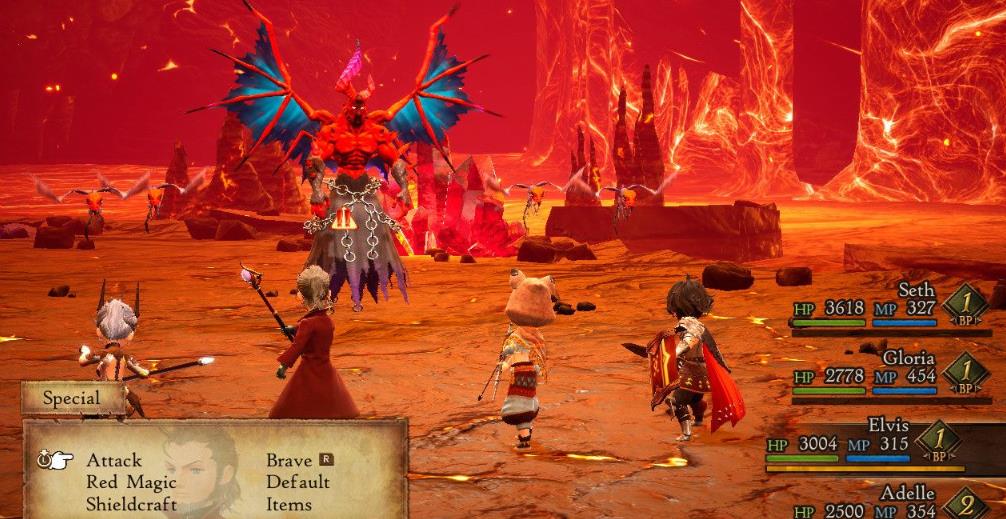The image size is (1006, 519).
Task: Choose the Attack command
Action: [114, 461]
